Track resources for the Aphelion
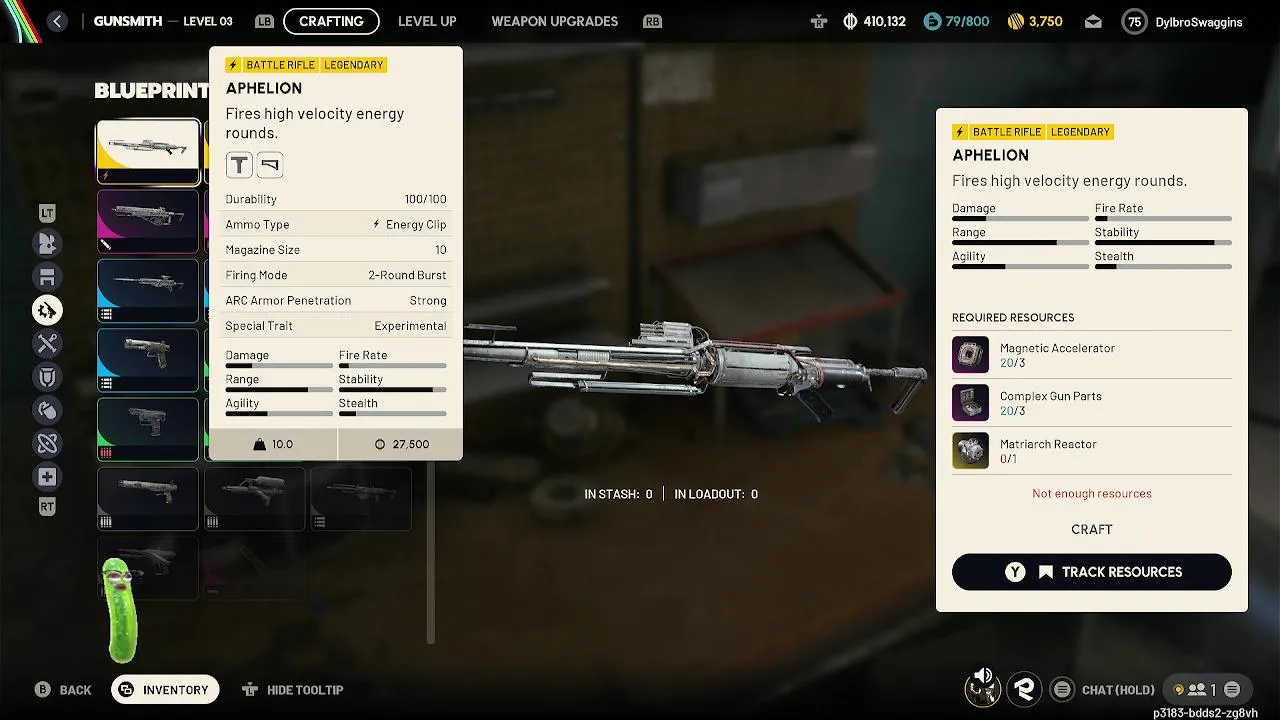Screen dimensions: 1280x720 pos(1091,572)
